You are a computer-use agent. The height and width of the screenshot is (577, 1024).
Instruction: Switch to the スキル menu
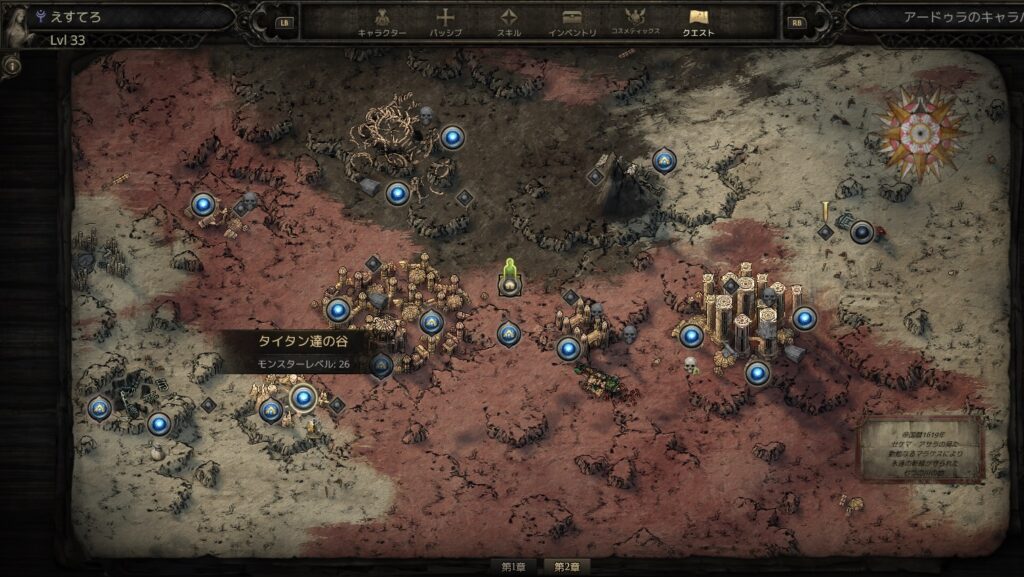click(x=509, y=22)
